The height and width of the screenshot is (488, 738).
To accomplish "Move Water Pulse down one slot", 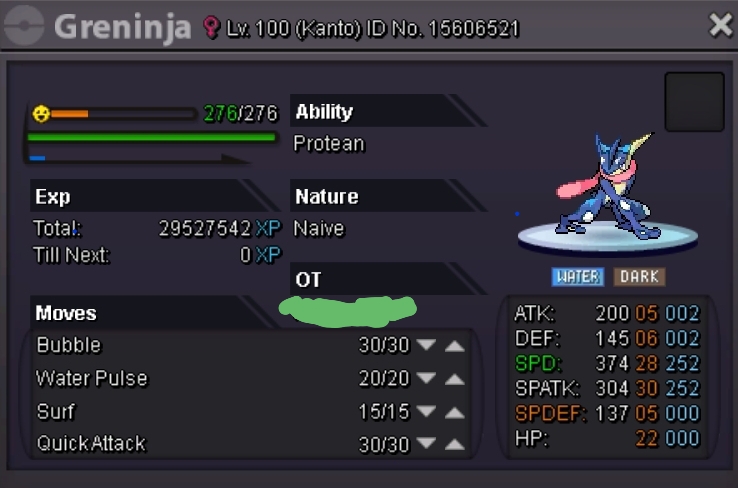I will pyautogui.click(x=427, y=379).
